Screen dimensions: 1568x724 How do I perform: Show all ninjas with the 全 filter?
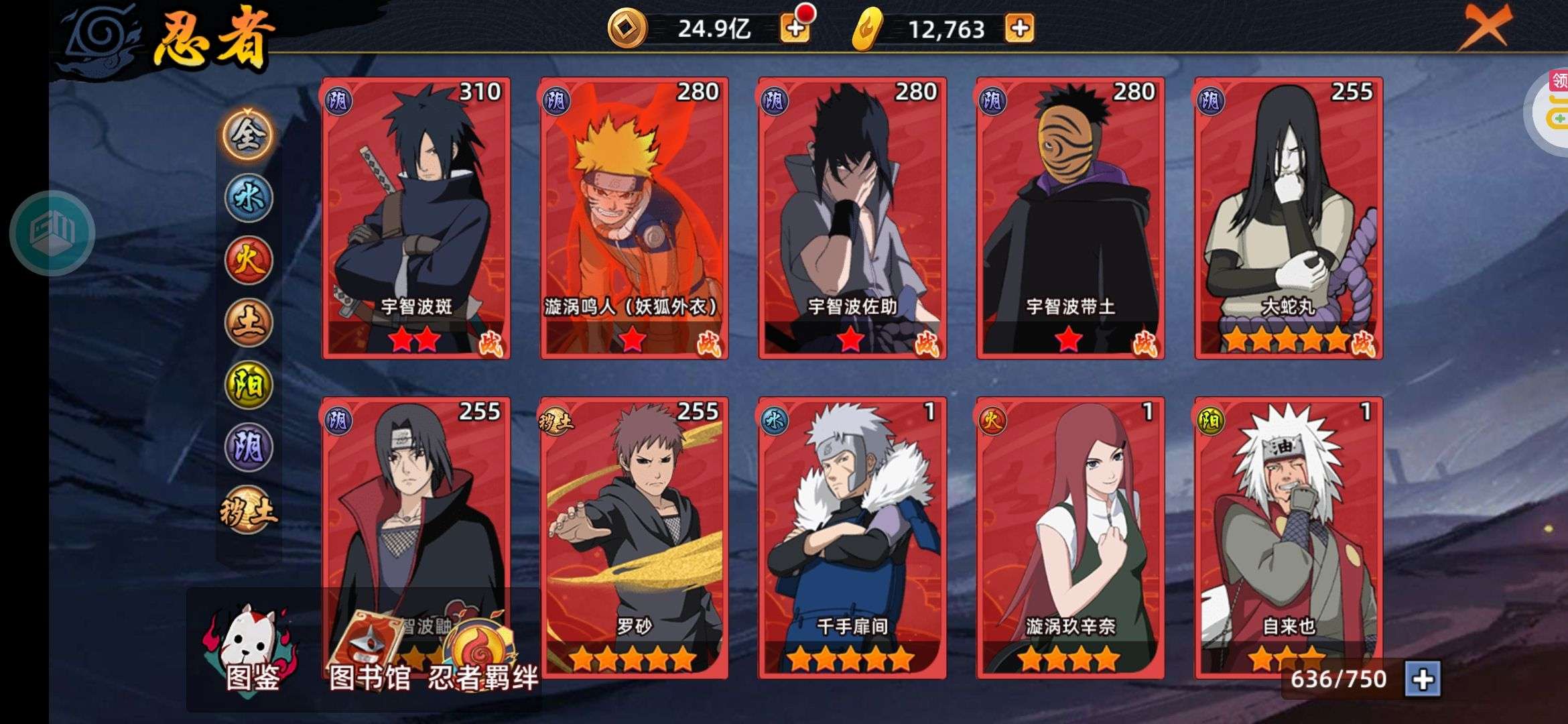click(x=248, y=135)
